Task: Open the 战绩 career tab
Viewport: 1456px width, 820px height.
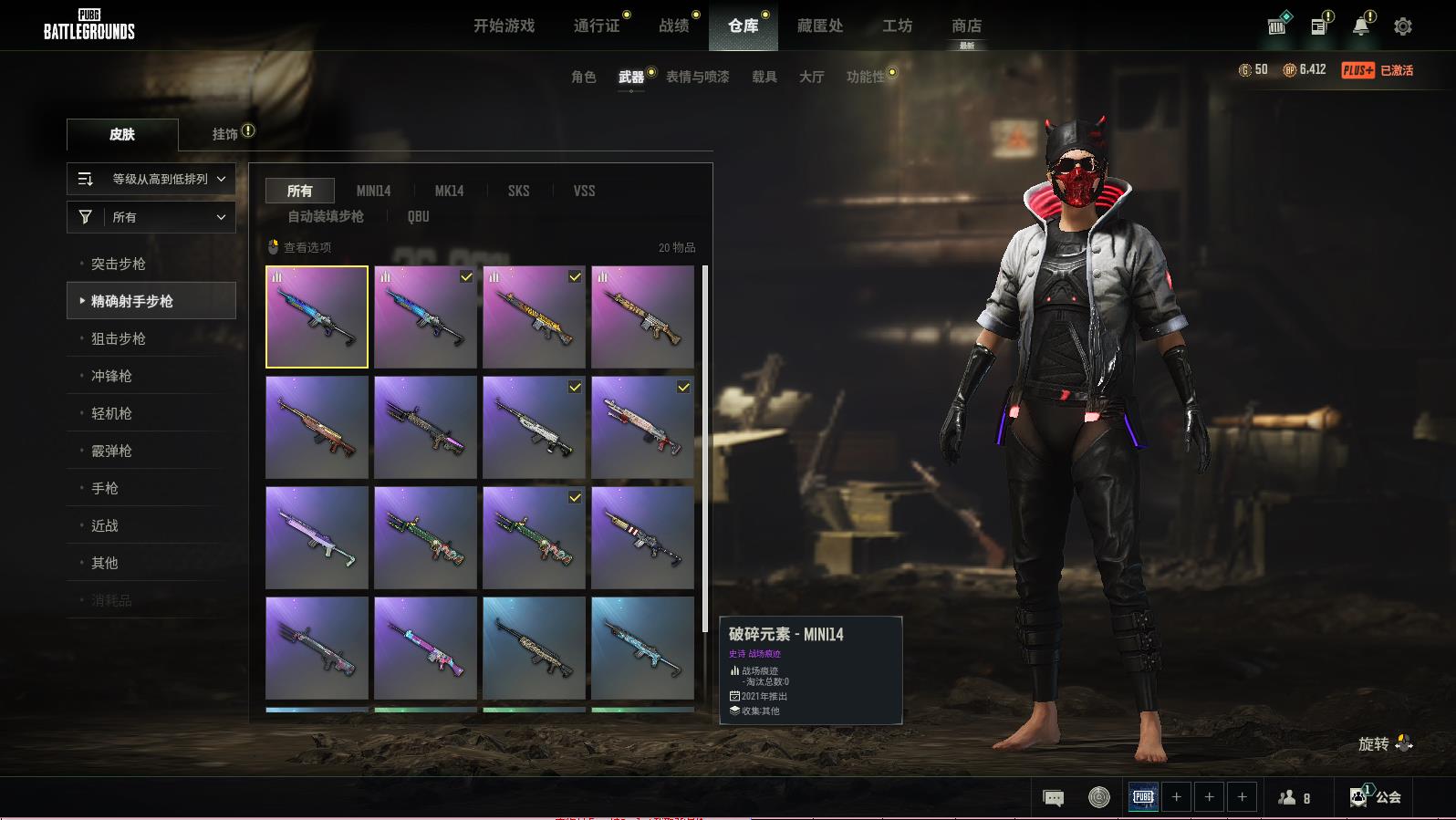Action: pyautogui.click(x=674, y=26)
